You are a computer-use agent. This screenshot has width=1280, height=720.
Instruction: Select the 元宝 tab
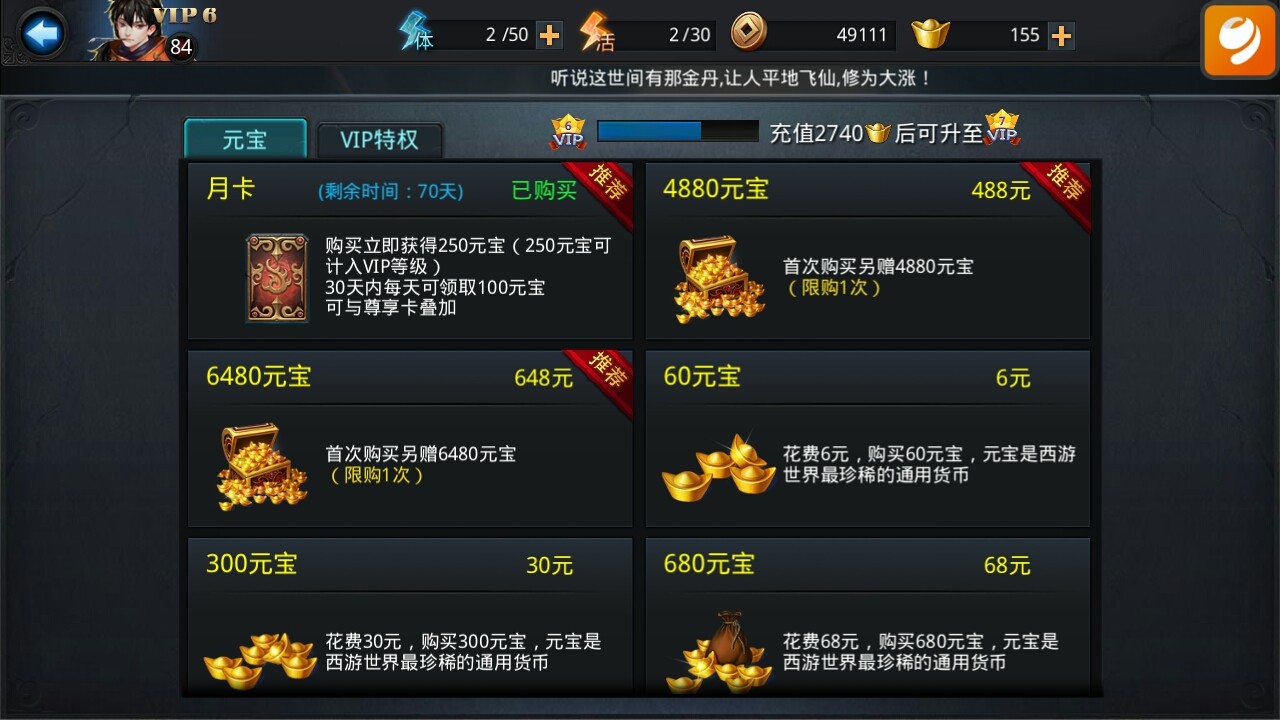243,139
